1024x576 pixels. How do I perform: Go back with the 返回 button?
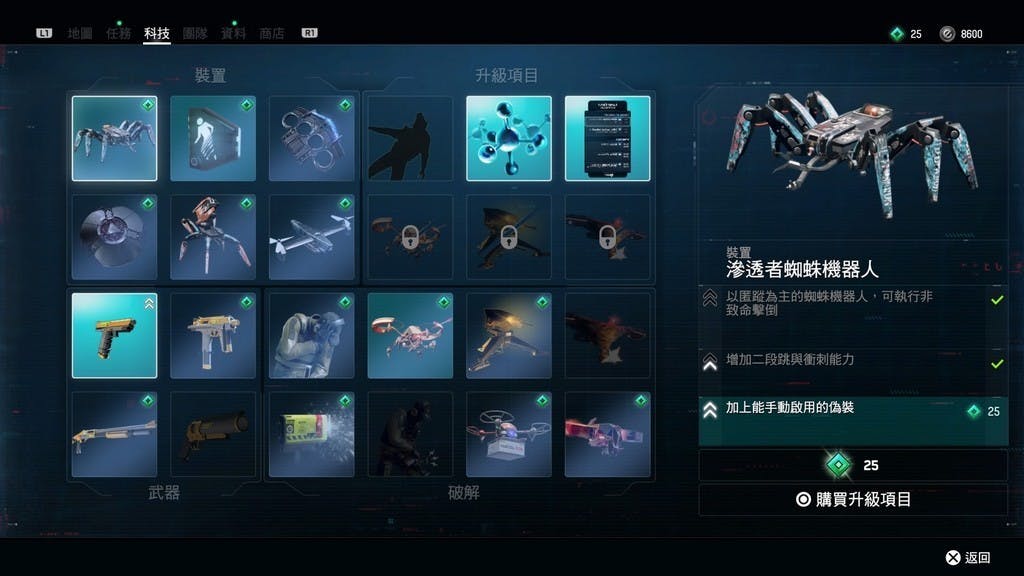tap(968, 557)
